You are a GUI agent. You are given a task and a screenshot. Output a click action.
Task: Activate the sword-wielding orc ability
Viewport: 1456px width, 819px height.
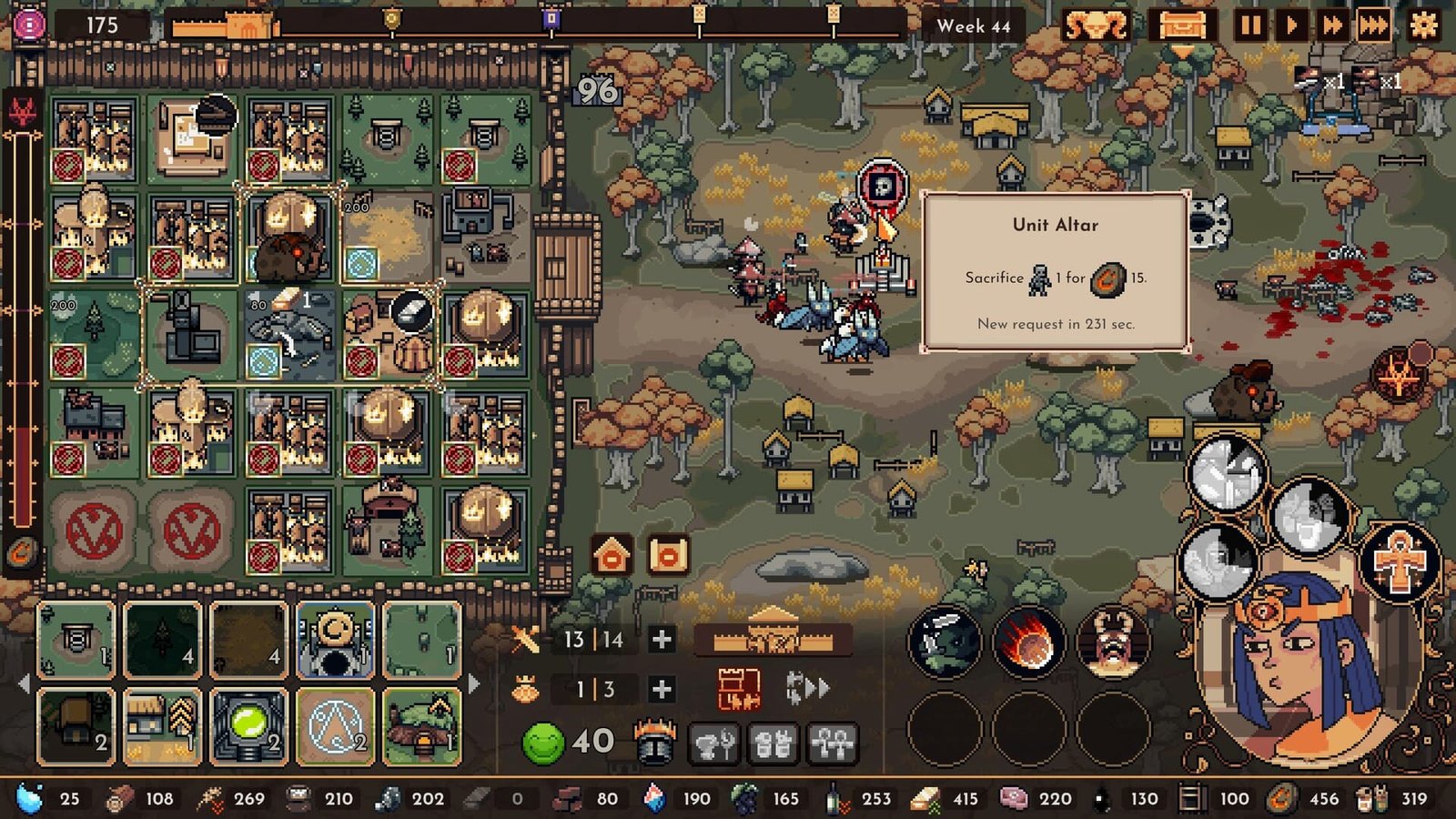pyautogui.click(x=945, y=643)
